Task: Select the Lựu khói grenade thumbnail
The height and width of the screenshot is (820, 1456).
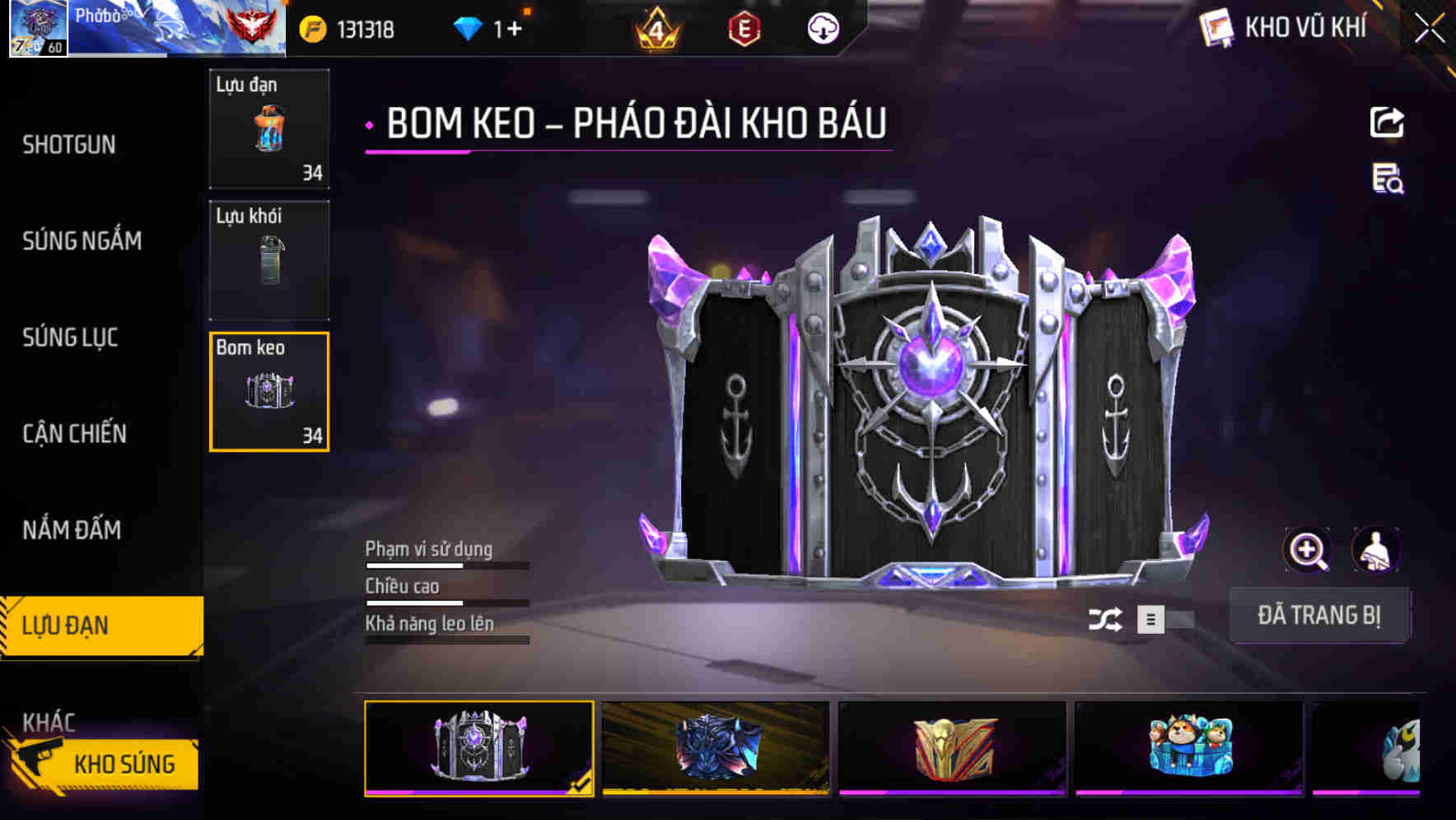Action: 268,259
